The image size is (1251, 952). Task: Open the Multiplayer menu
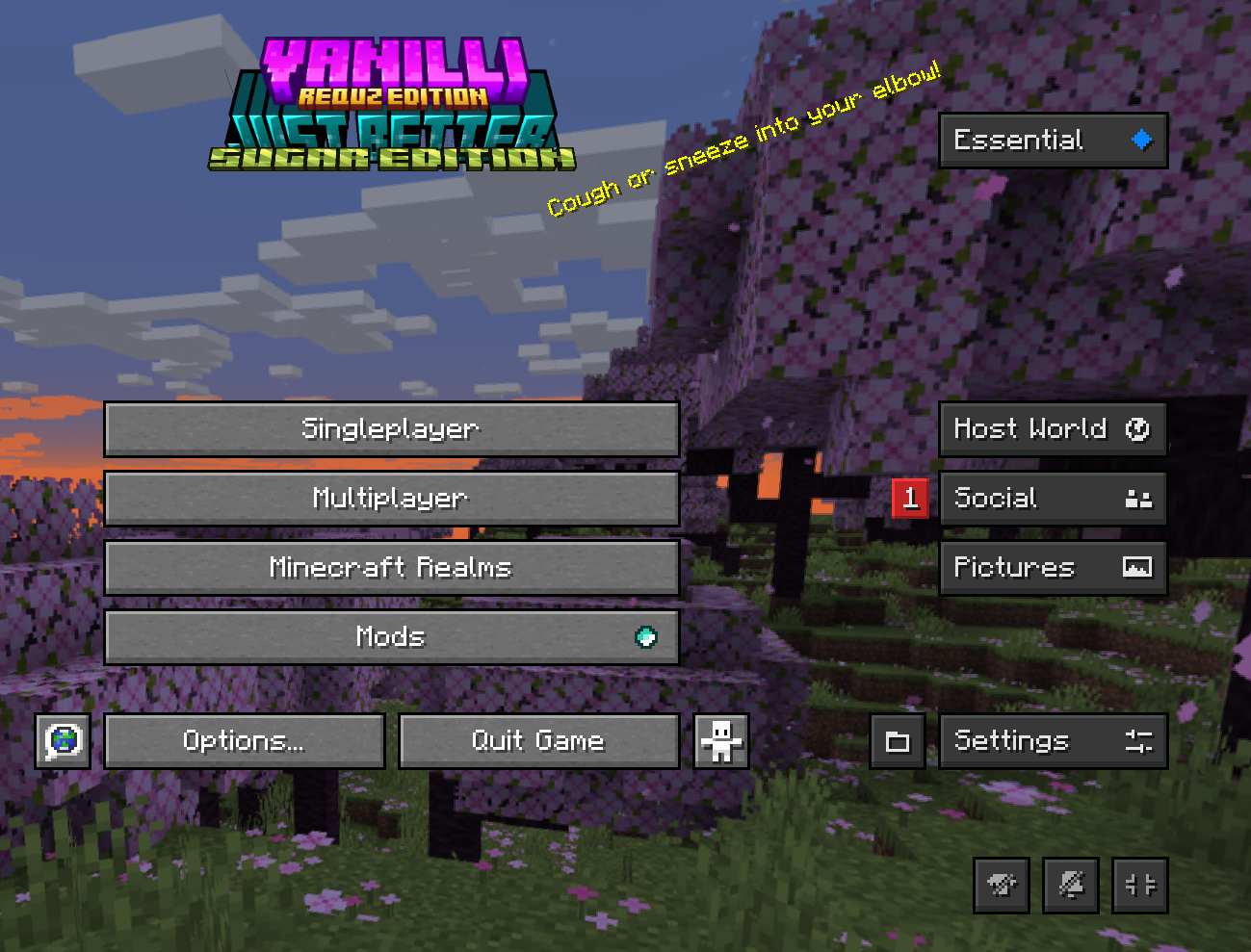click(391, 499)
